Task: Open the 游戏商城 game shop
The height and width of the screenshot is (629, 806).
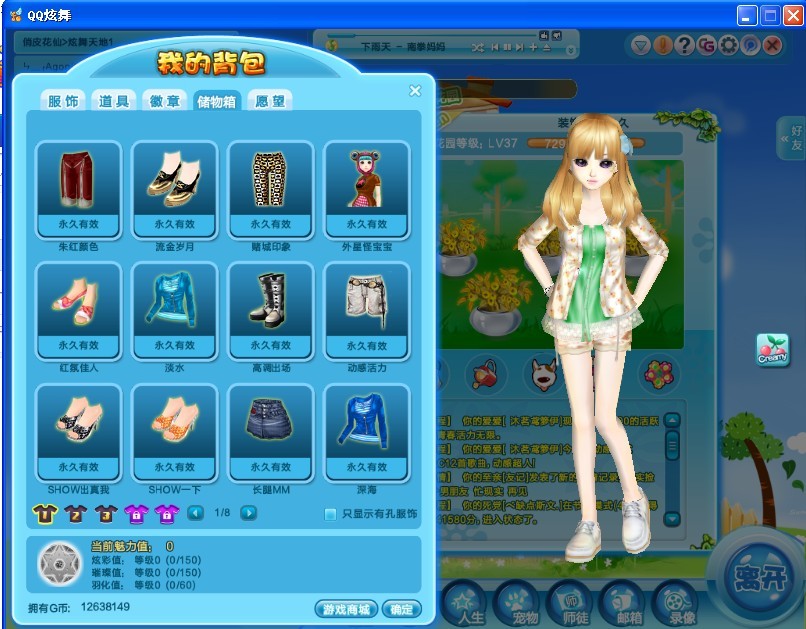Action: 346,609
